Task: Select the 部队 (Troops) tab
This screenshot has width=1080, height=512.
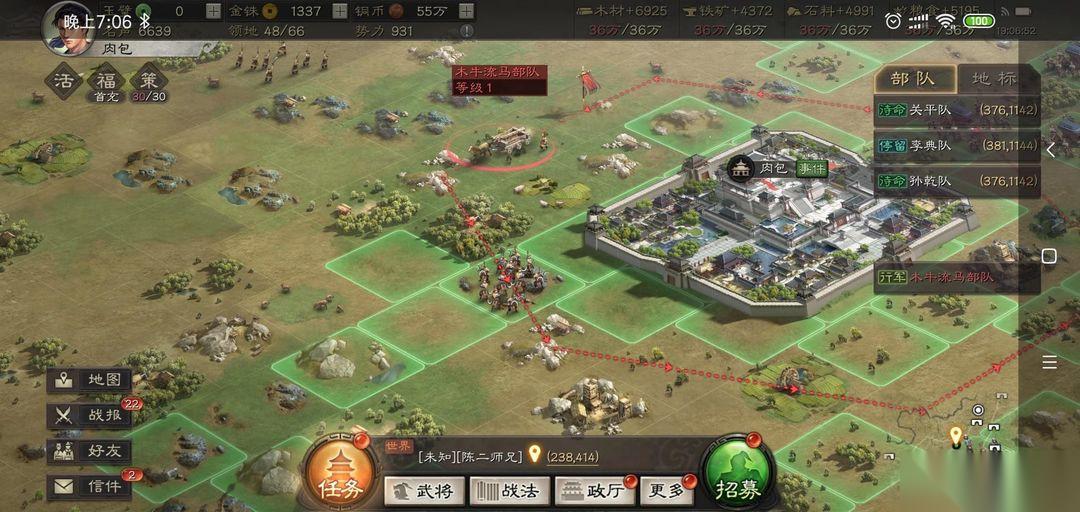Action: pos(914,79)
